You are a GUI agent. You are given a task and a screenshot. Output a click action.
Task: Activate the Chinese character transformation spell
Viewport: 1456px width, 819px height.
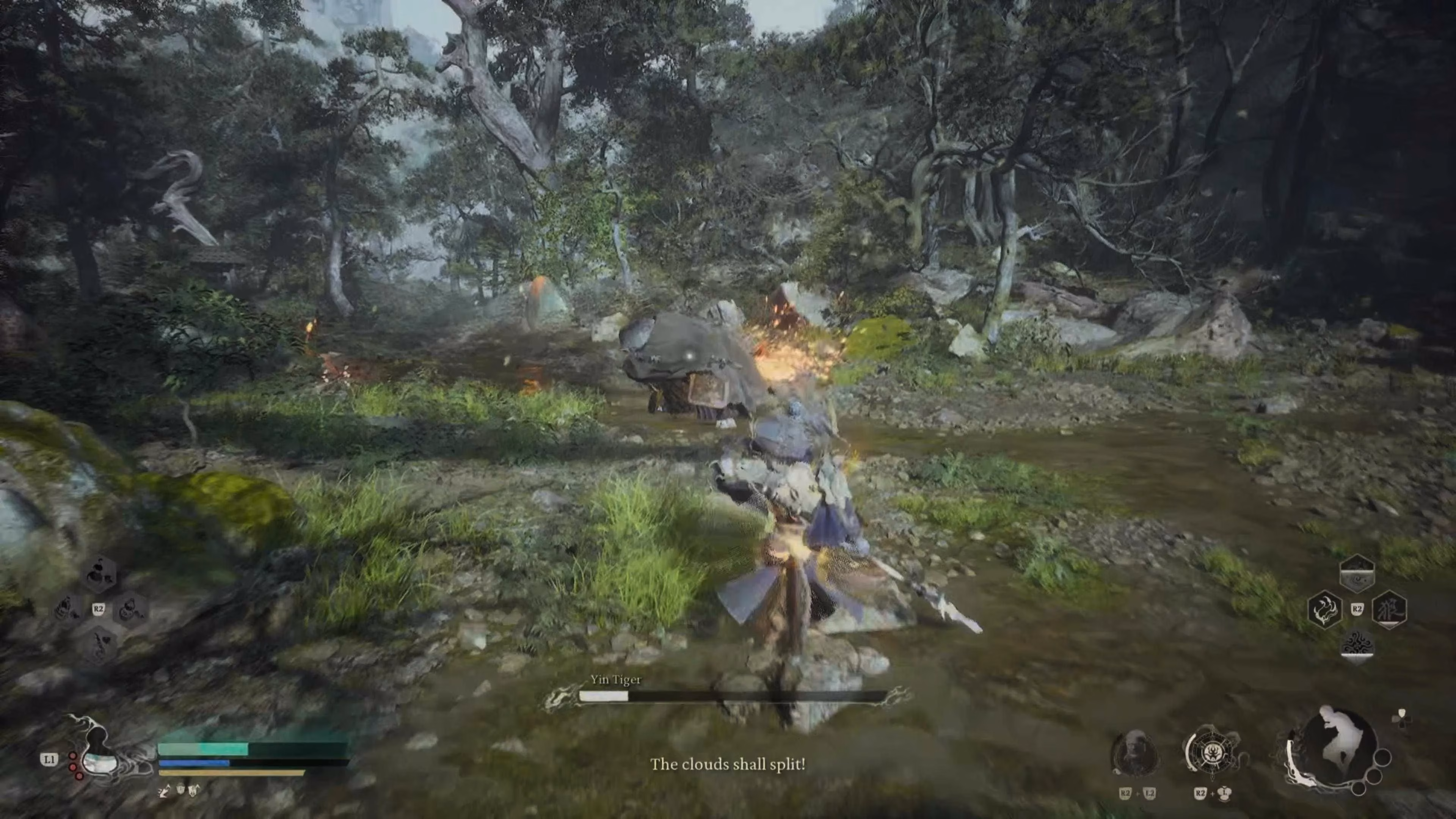pyautogui.click(x=1389, y=609)
